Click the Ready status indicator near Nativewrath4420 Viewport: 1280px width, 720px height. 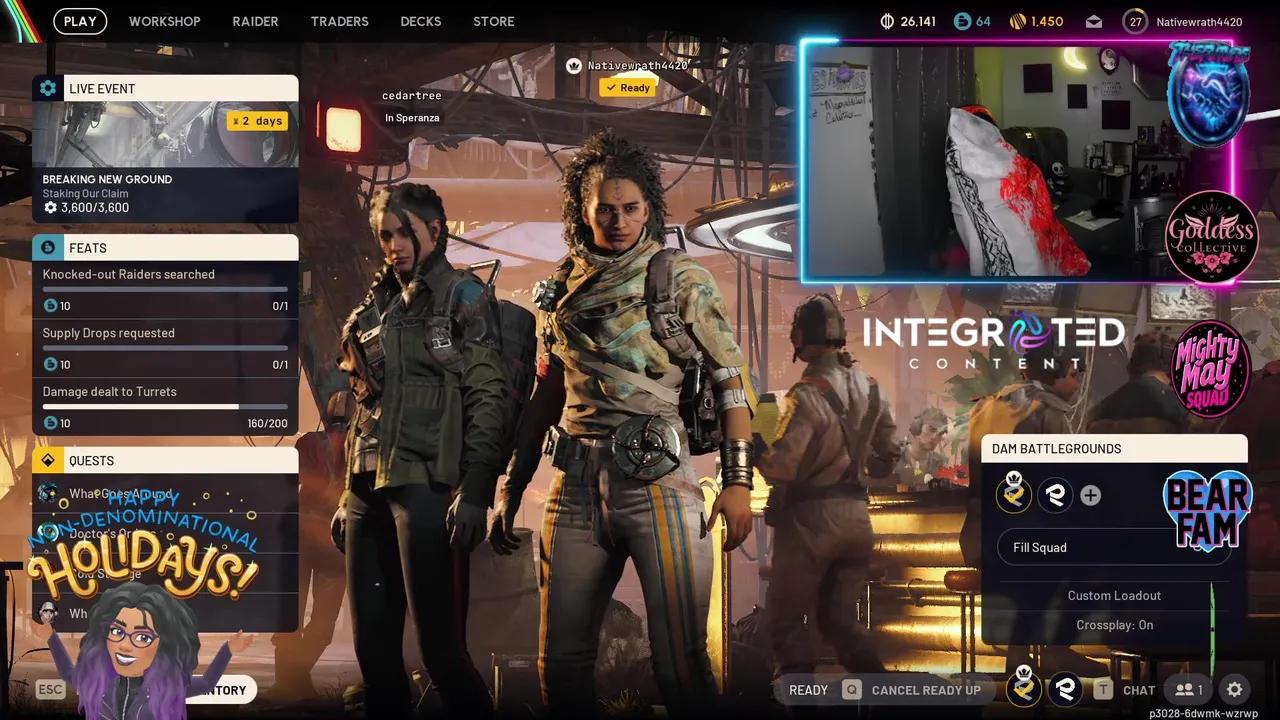(x=628, y=87)
